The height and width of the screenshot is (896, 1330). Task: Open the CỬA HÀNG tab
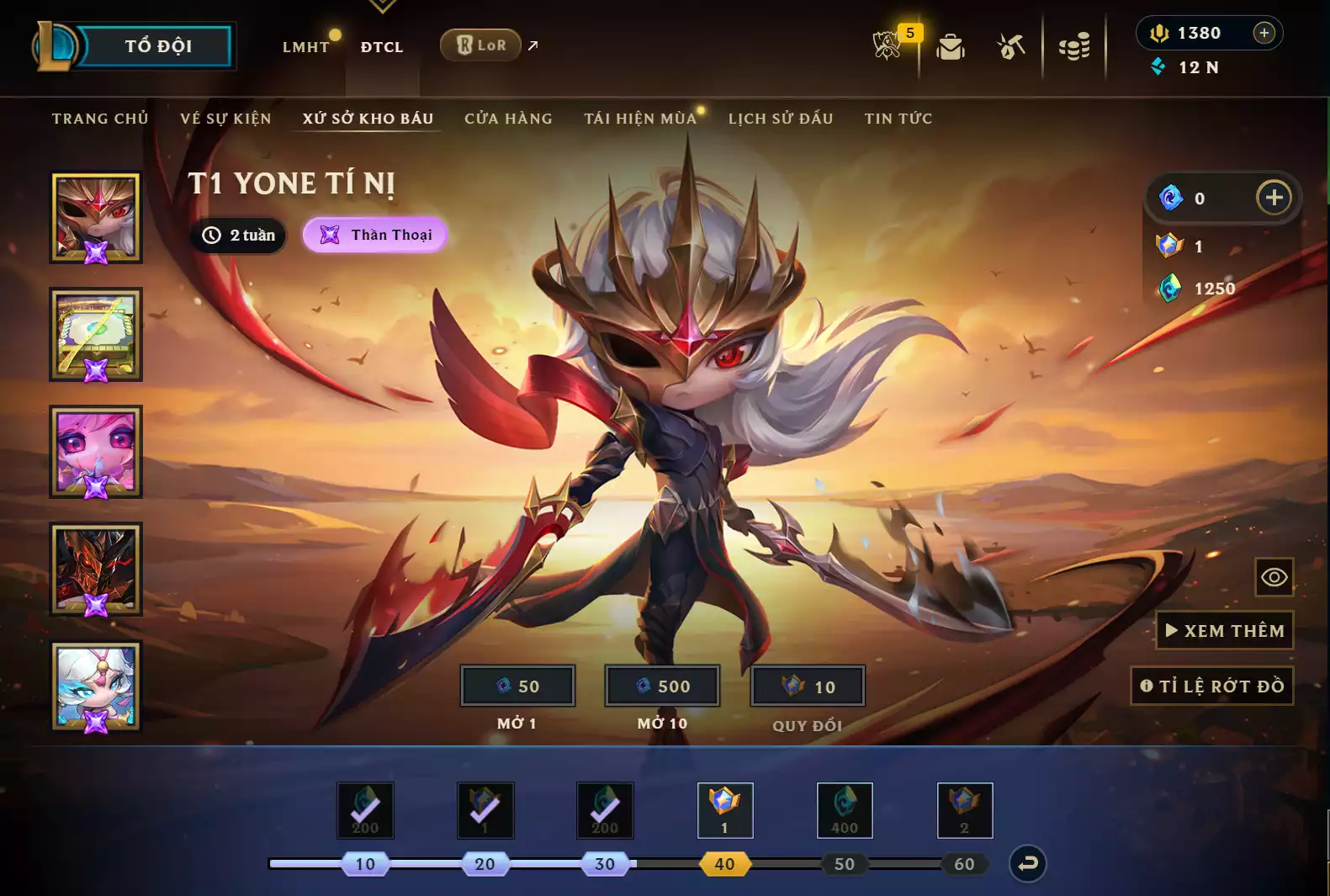click(507, 118)
